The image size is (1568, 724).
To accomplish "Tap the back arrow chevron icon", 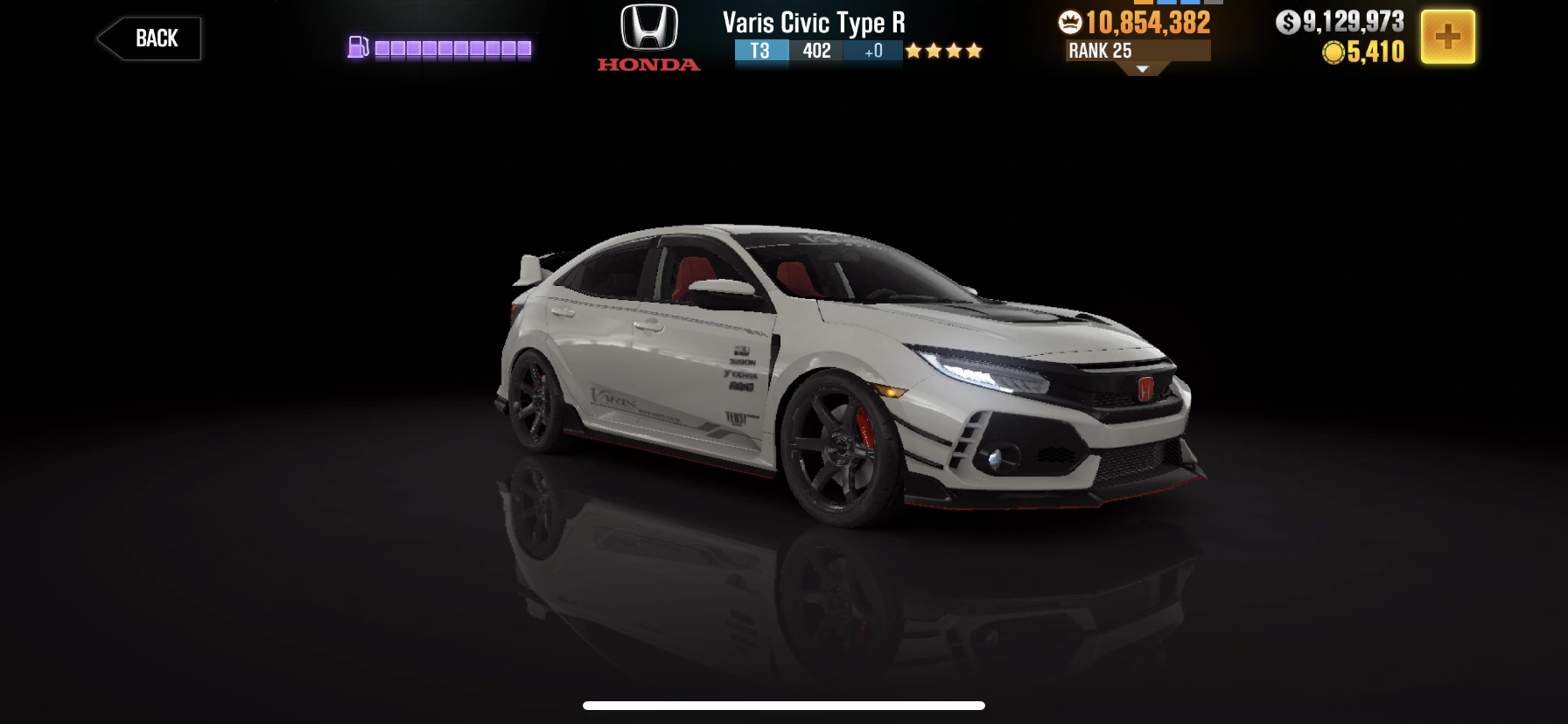I will [x=108, y=38].
